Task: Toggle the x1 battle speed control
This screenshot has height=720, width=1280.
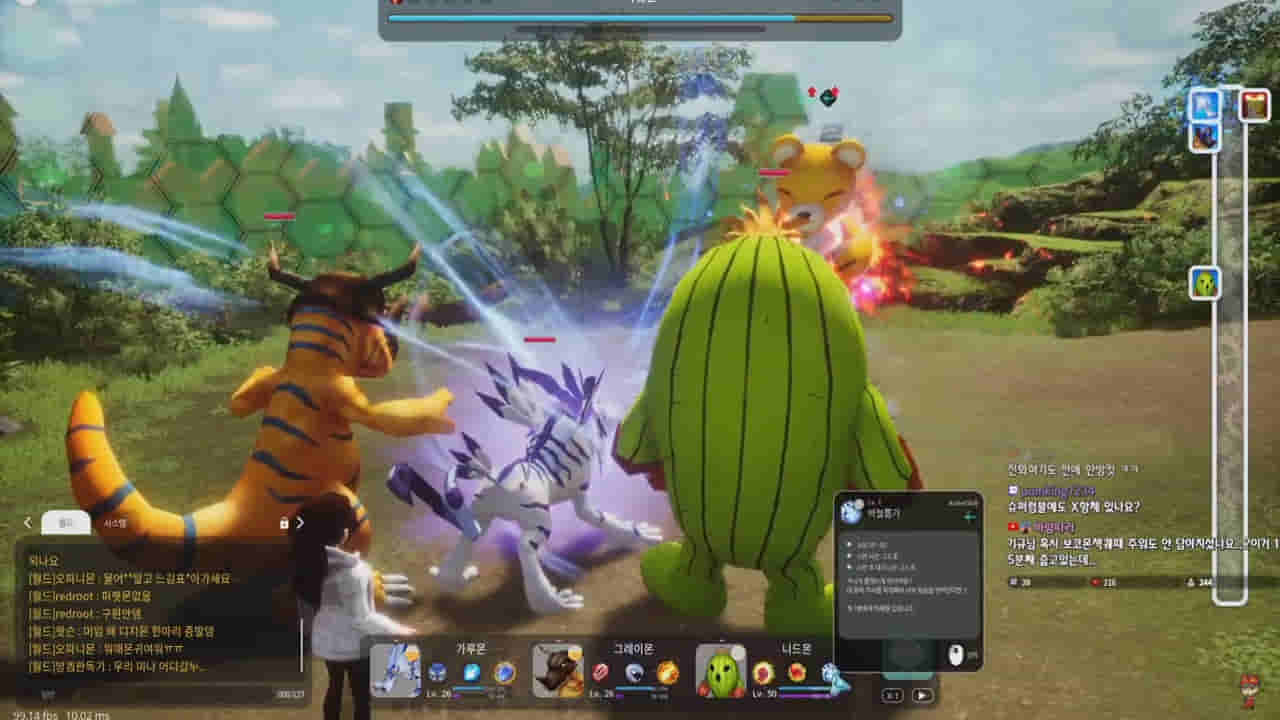Action: coord(892,696)
